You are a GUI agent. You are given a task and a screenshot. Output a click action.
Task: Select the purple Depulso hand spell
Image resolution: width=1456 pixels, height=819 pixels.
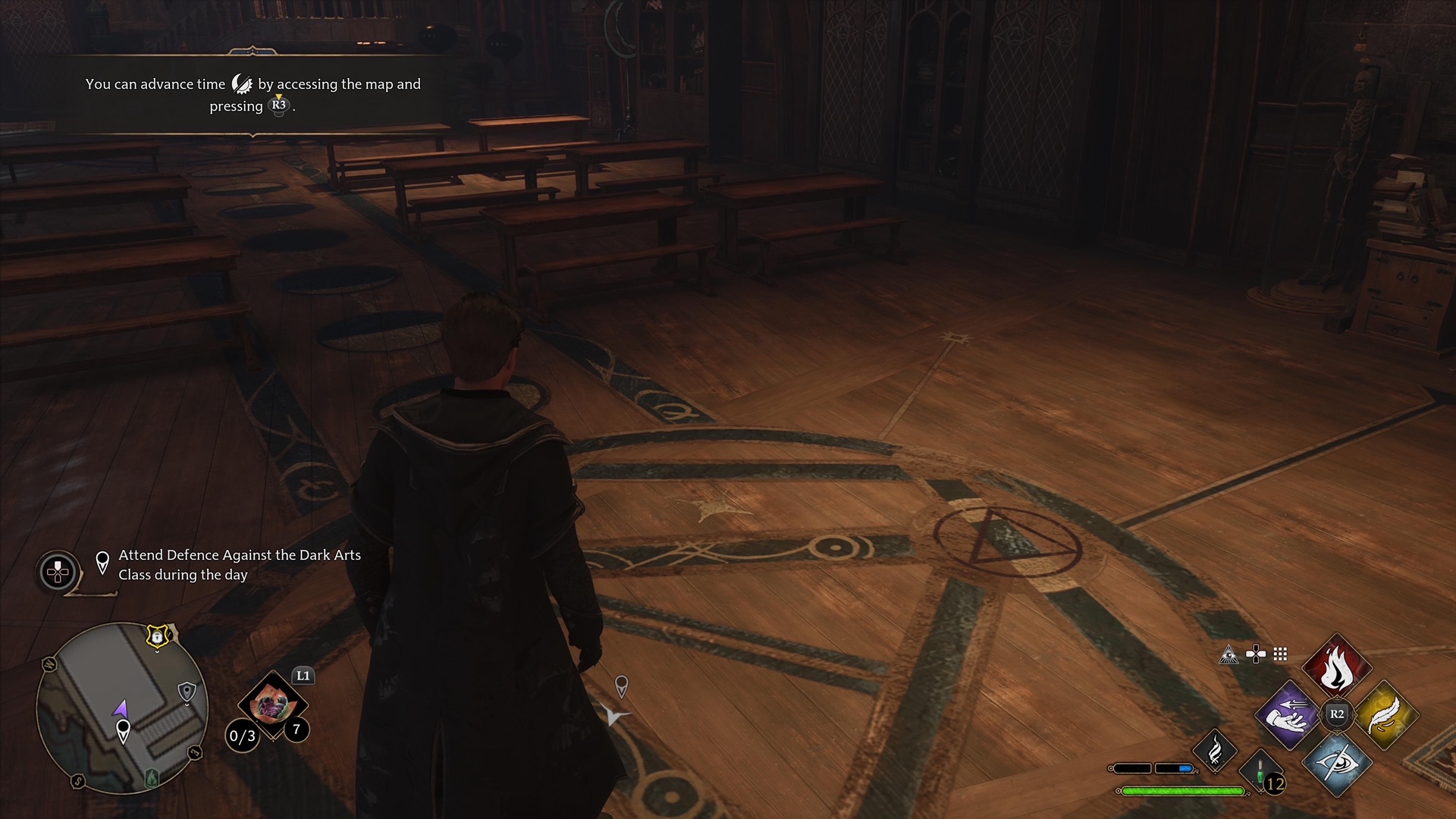pos(1288,716)
